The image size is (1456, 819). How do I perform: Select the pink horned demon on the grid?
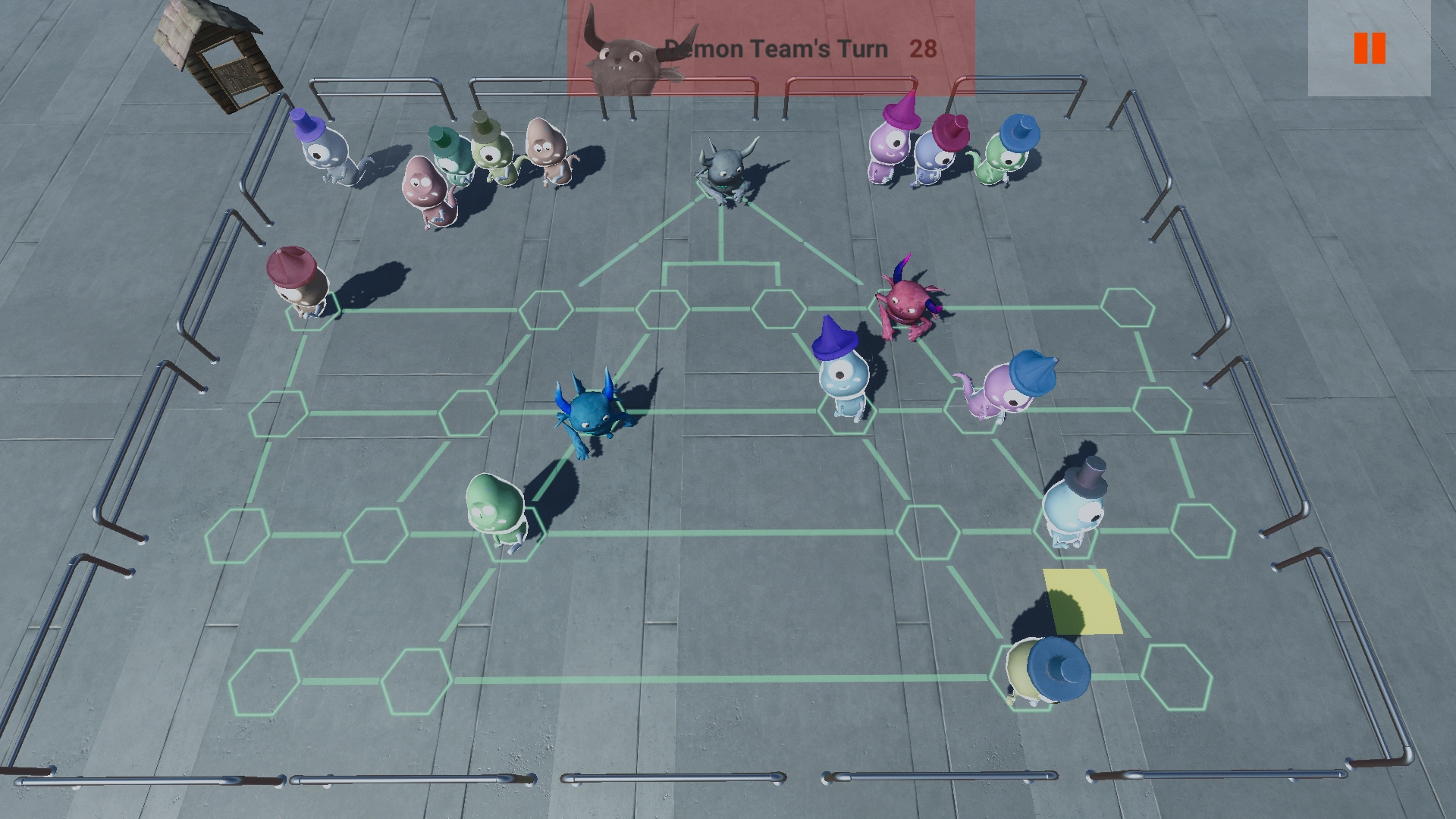pyautogui.click(x=908, y=303)
